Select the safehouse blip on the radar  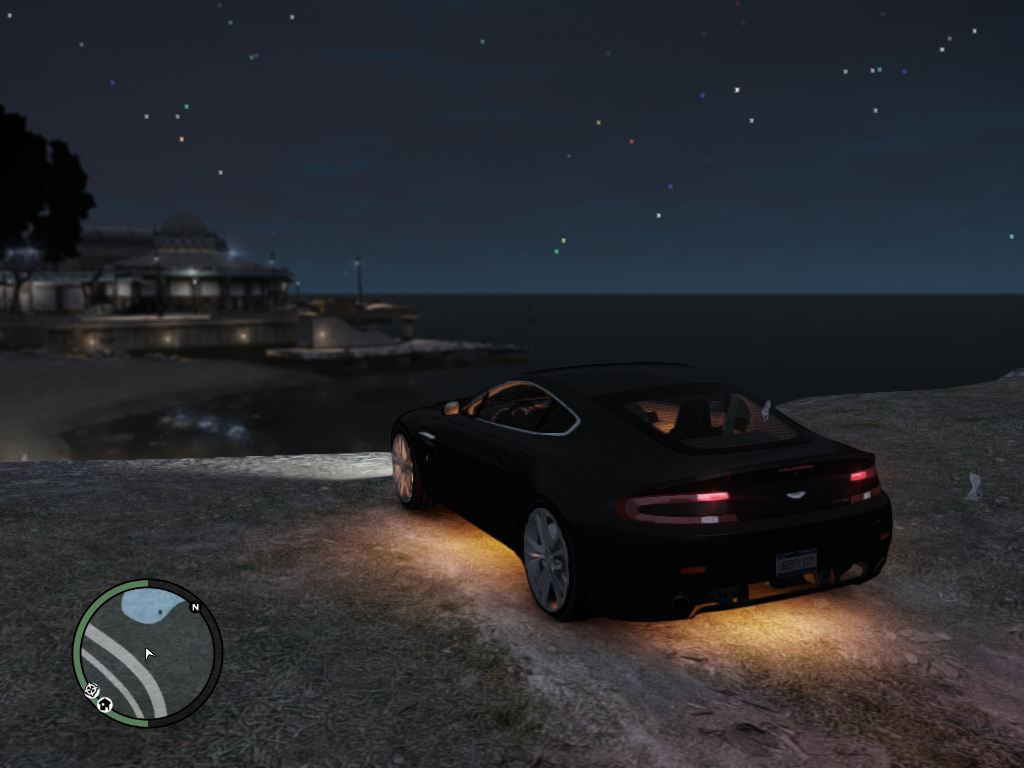106,705
